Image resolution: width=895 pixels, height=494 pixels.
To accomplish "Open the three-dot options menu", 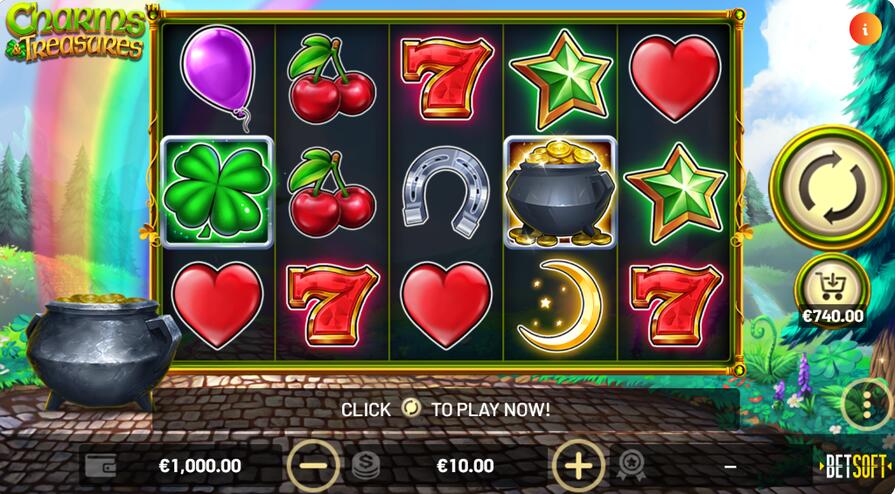I will 866,405.
